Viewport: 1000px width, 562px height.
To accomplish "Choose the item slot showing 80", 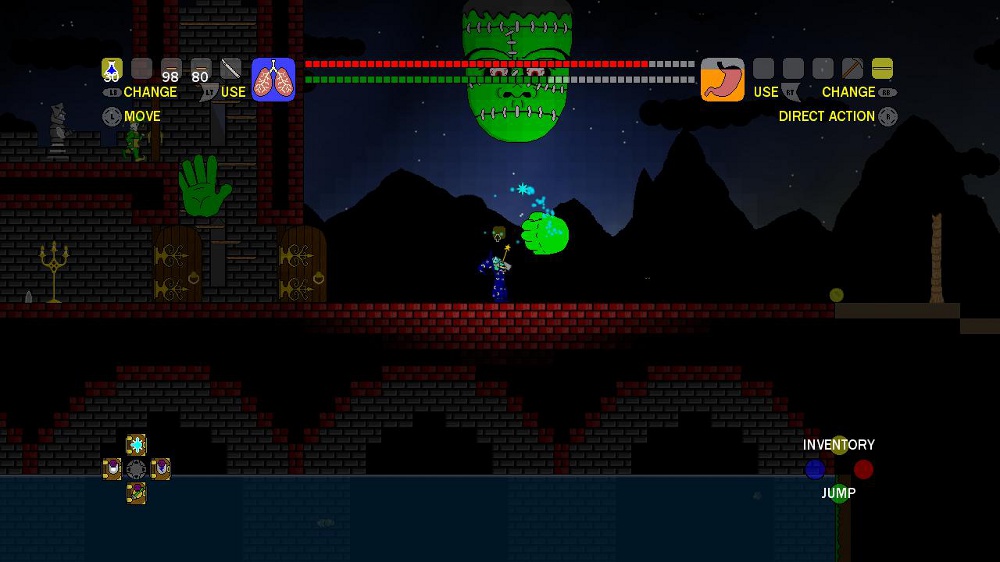I will point(201,69).
